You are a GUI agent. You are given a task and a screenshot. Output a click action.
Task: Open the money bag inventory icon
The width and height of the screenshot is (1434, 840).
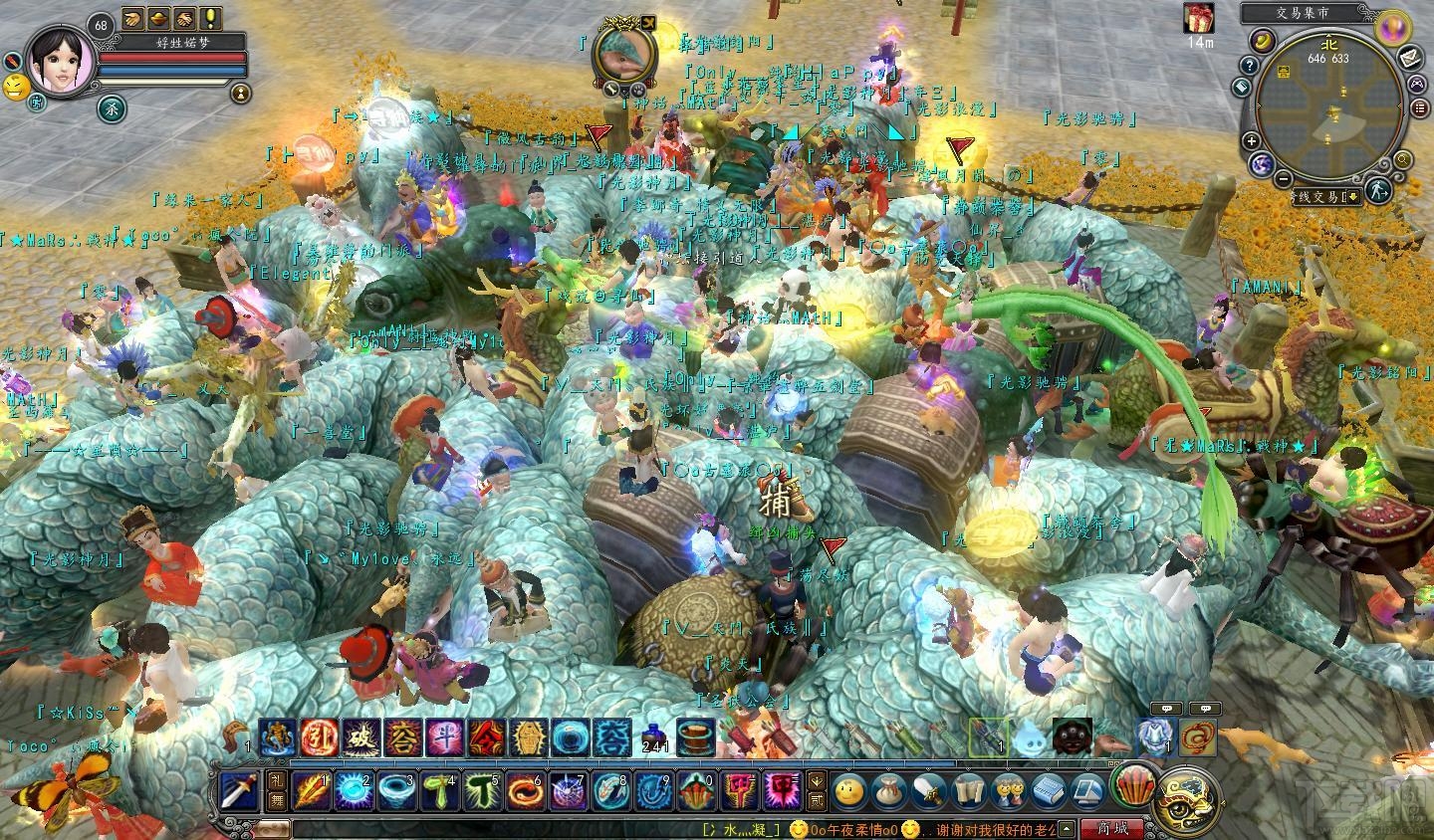[883, 792]
